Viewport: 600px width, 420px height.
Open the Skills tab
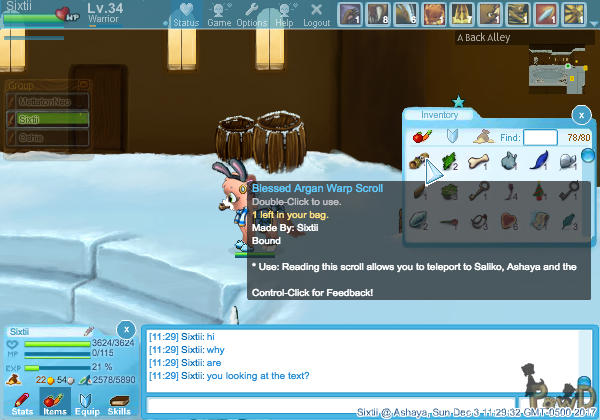tap(118, 403)
